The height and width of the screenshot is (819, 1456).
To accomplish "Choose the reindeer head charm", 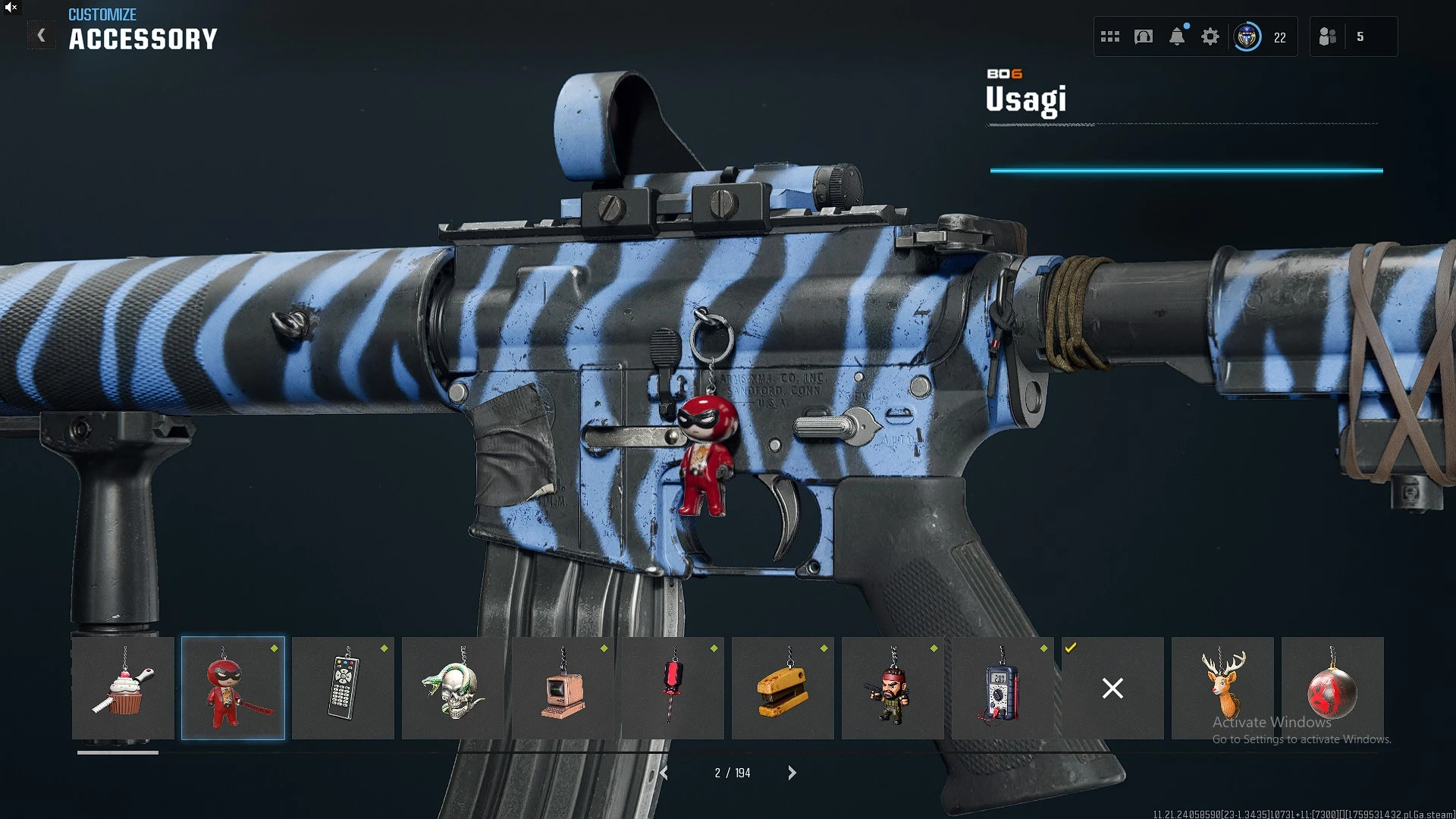I will 1222,688.
